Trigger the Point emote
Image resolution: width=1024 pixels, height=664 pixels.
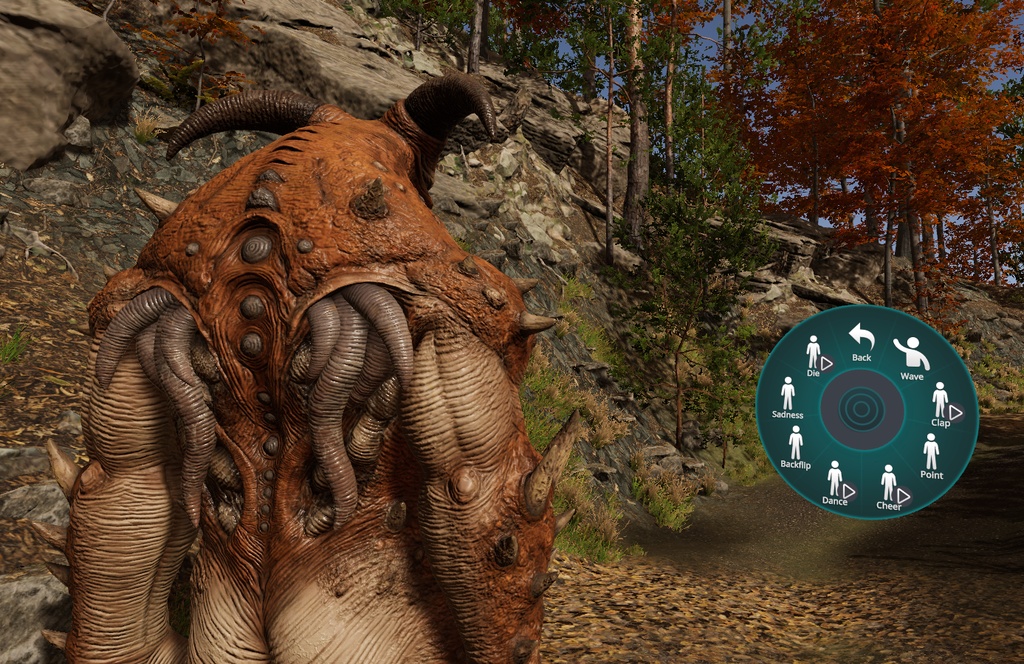coord(931,455)
